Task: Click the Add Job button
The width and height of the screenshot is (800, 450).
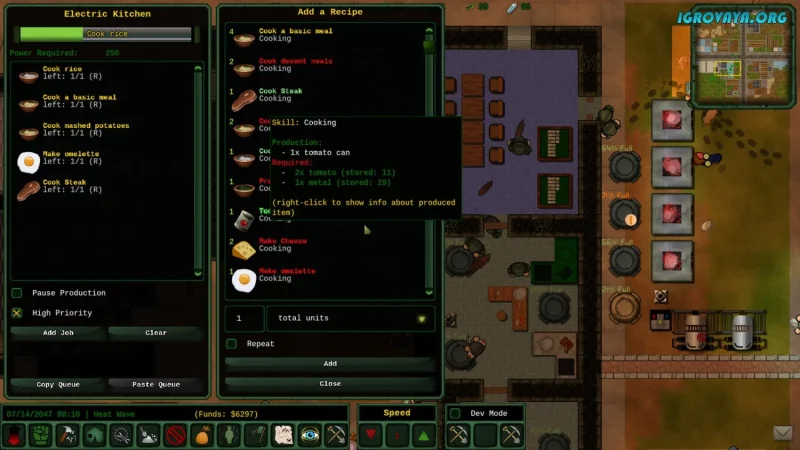Action: point(58,332)
